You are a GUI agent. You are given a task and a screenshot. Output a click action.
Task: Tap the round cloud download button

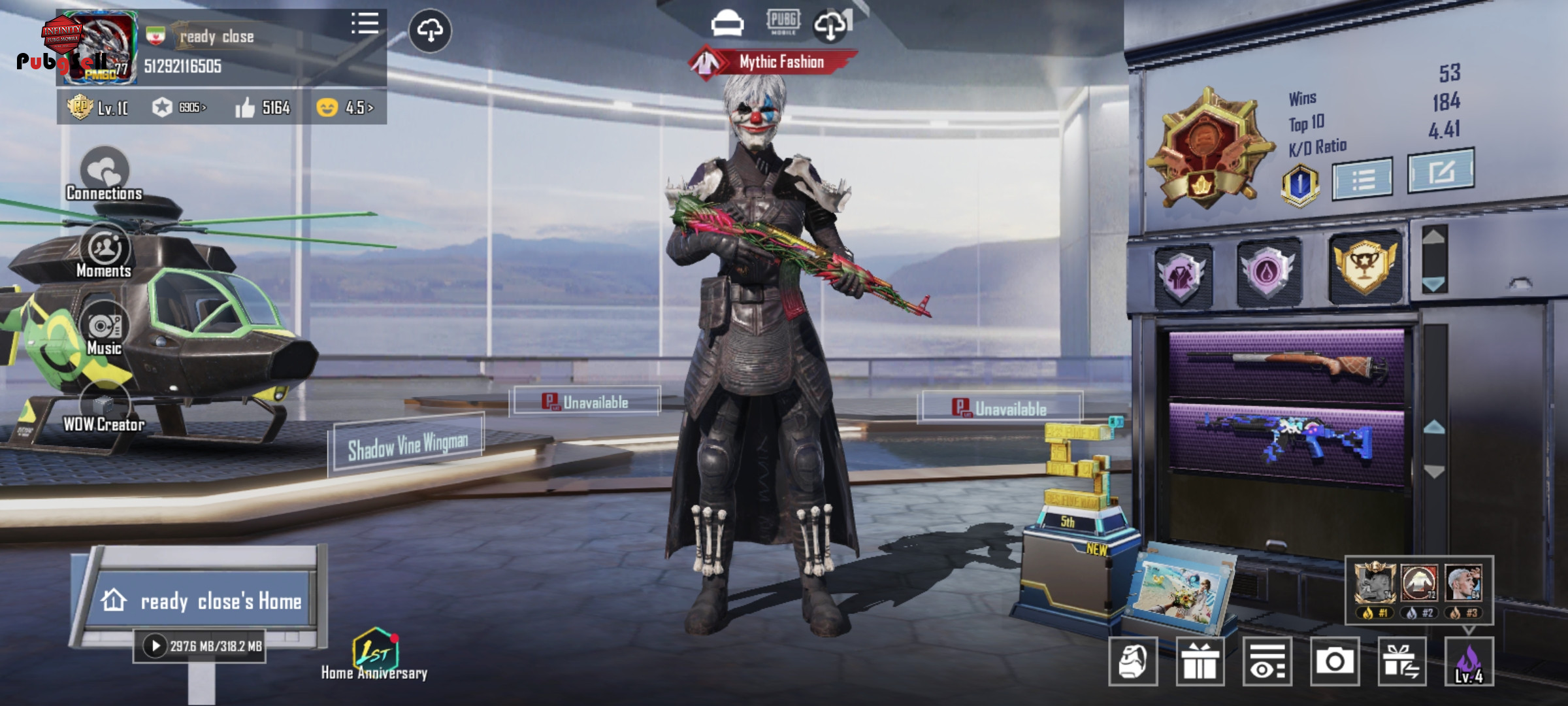(430, 31)
